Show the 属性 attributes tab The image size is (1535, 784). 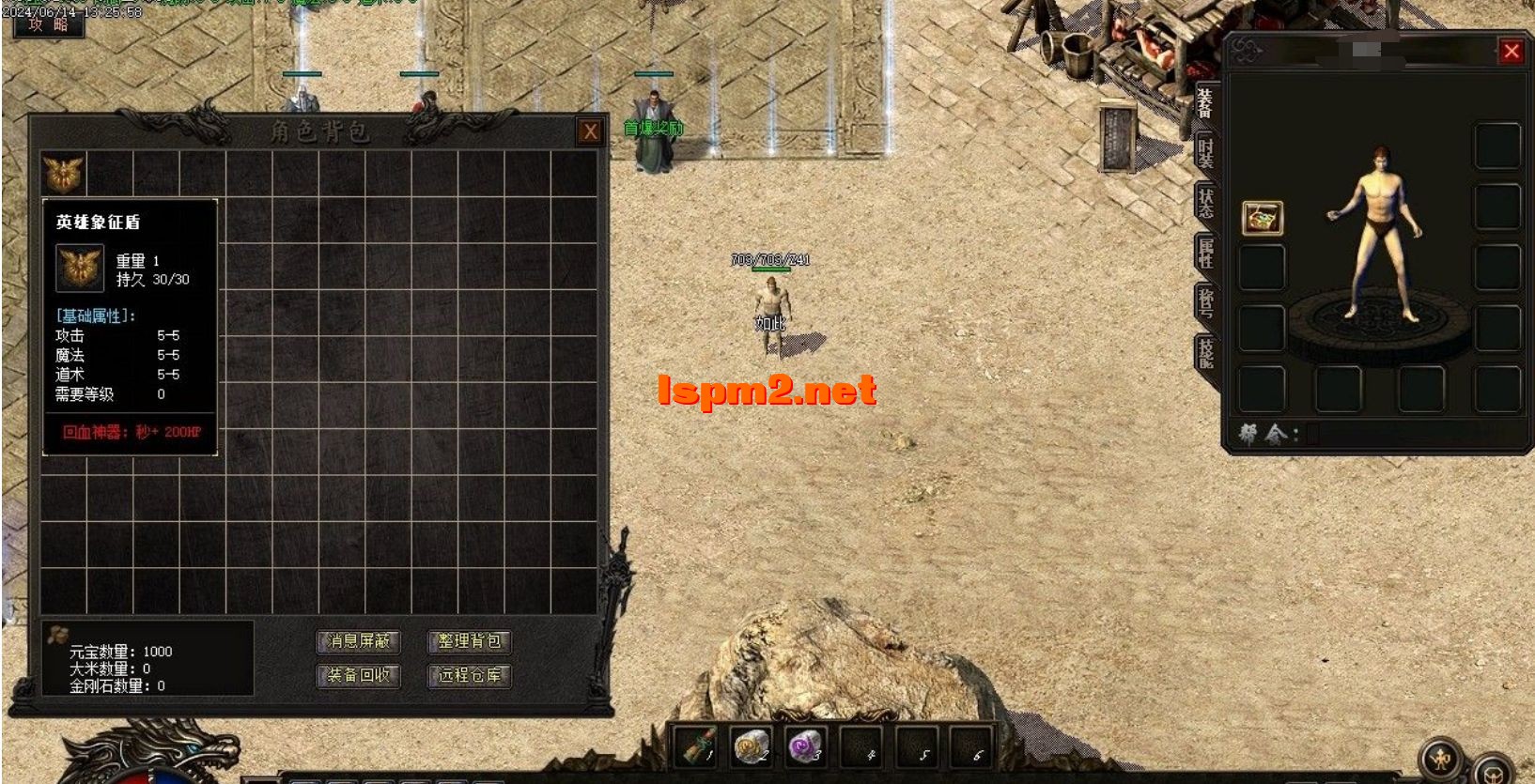point(1205,254)
